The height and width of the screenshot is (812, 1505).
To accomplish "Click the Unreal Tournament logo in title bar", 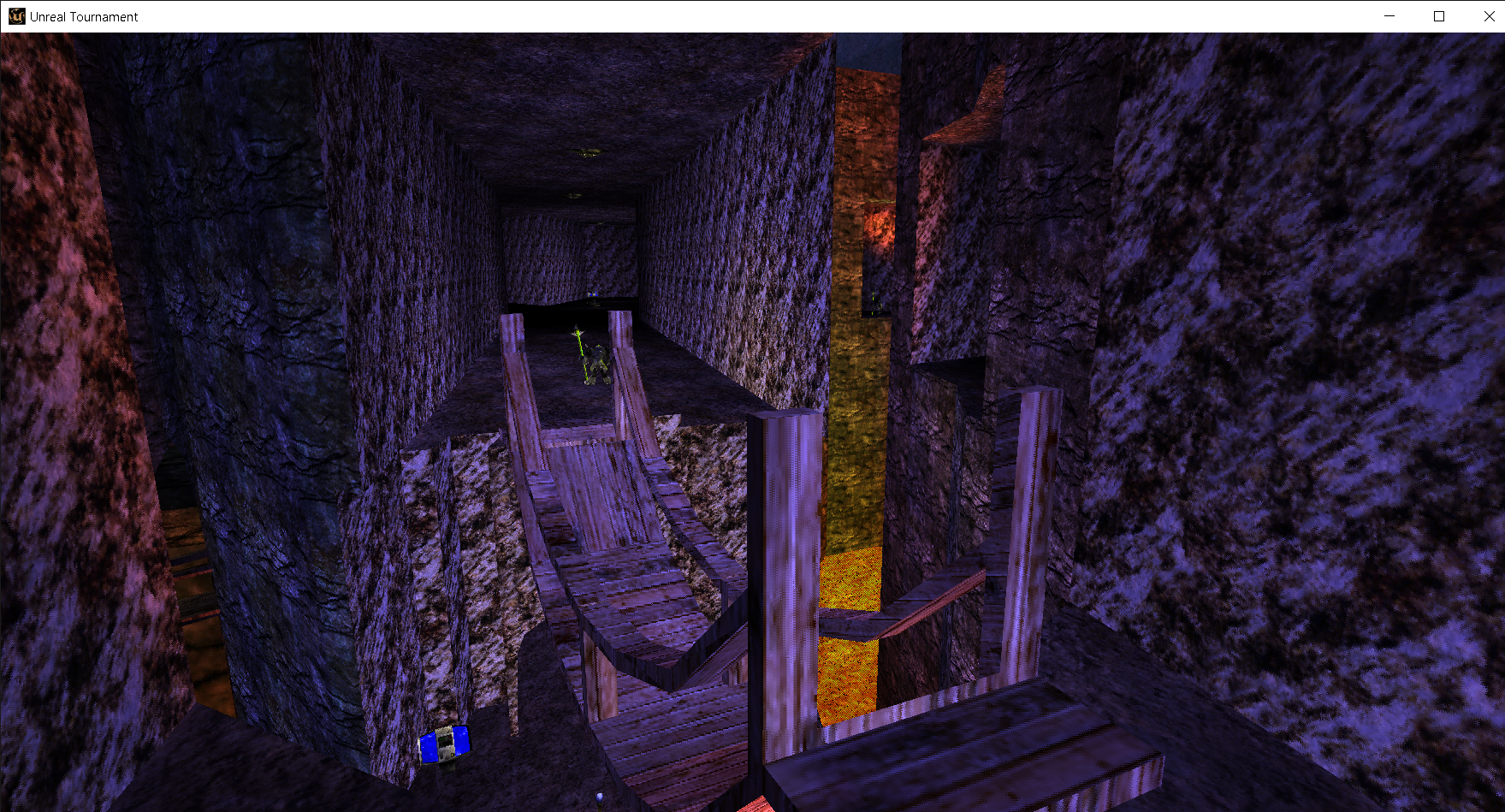I will (x=15, y=15).
